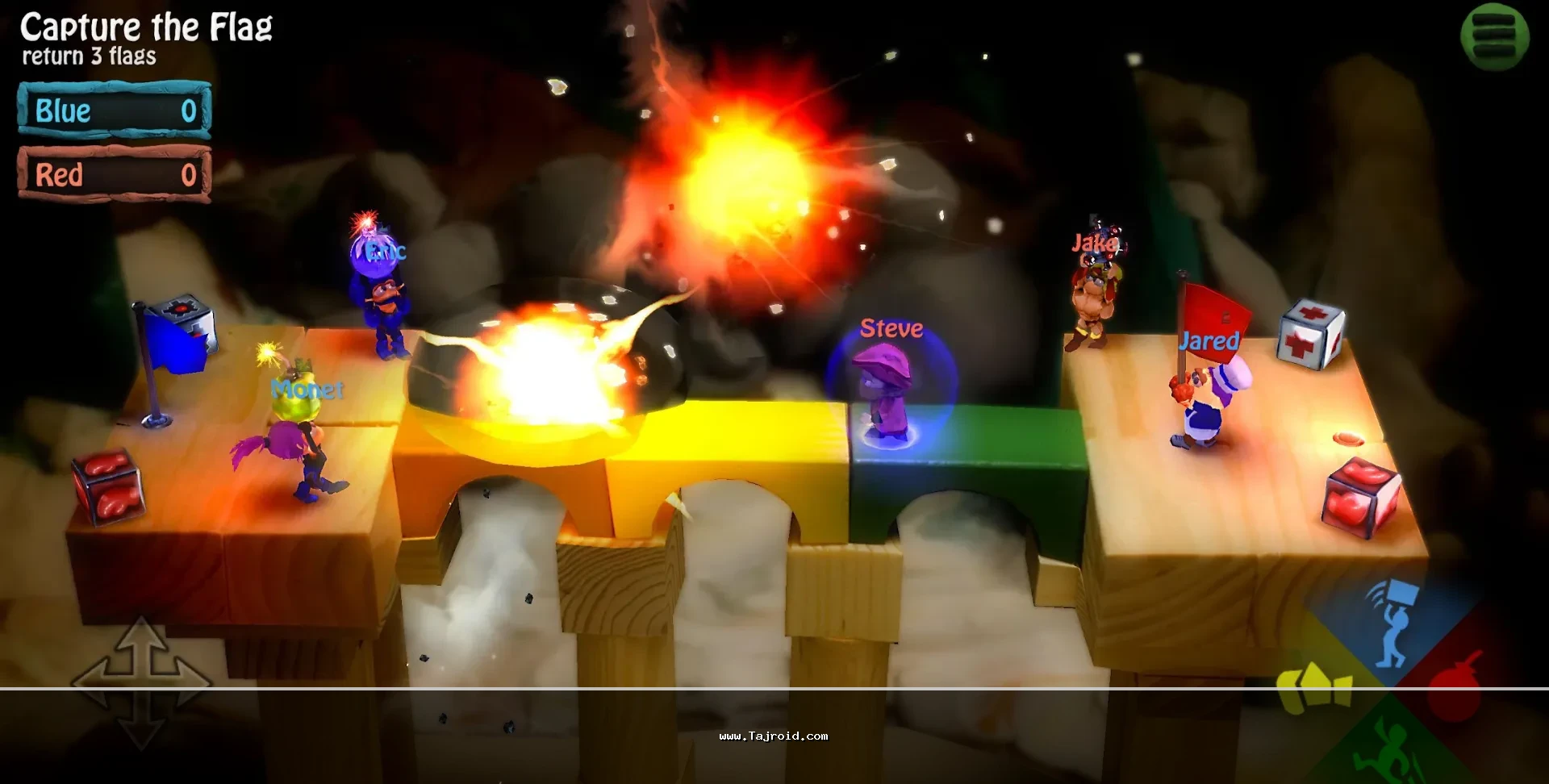The width and height of the screenshot is (1549, 784).
Task: Tap the green jump action button
Action: click(1385, 750)
